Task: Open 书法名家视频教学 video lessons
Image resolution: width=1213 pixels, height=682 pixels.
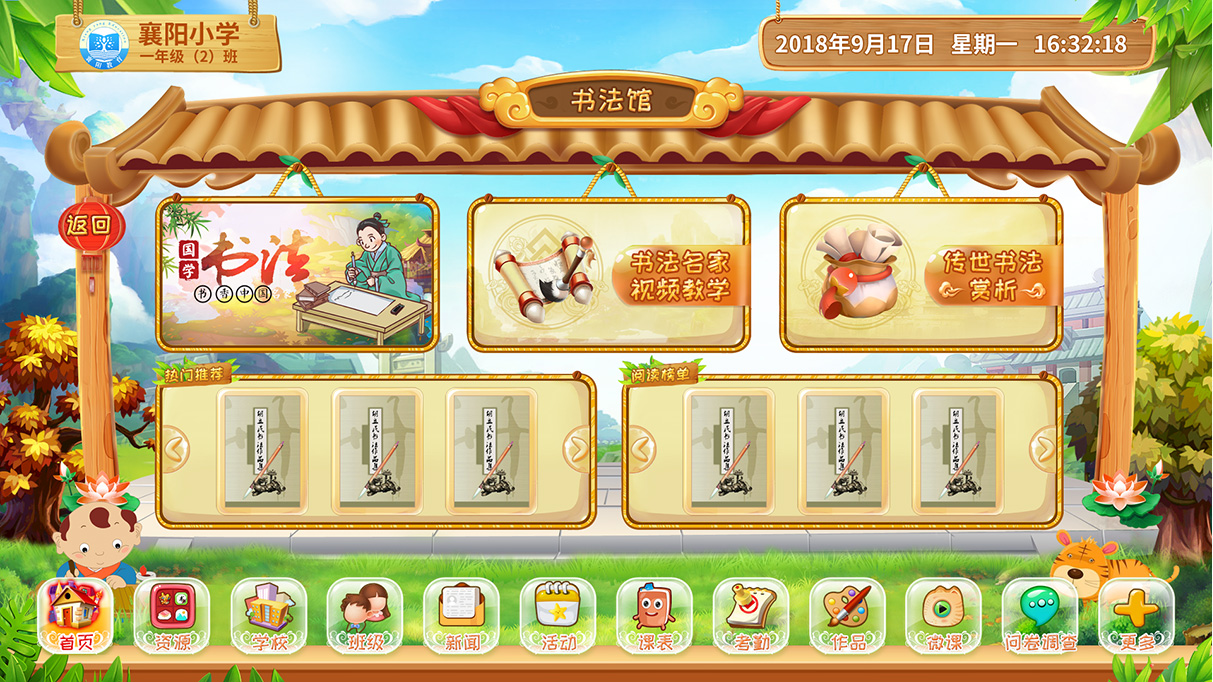Action: tap(609, 275)
